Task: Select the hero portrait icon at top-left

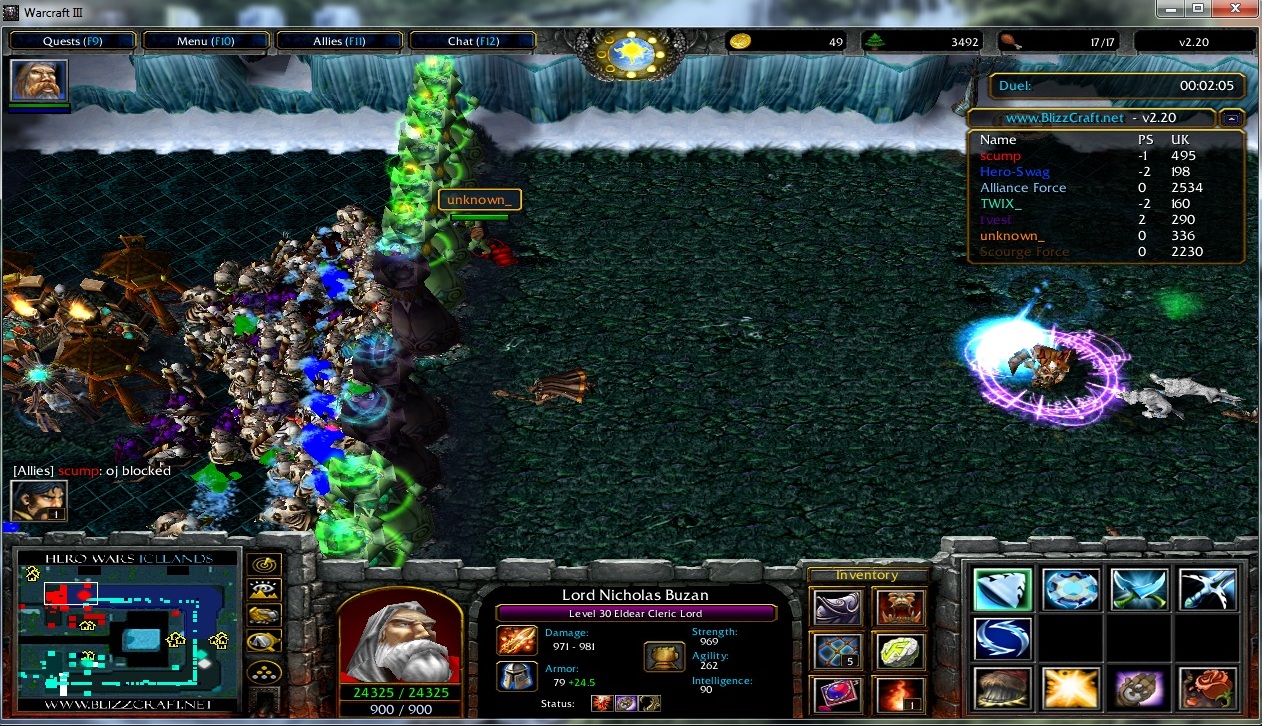Action: click(40, 80)
